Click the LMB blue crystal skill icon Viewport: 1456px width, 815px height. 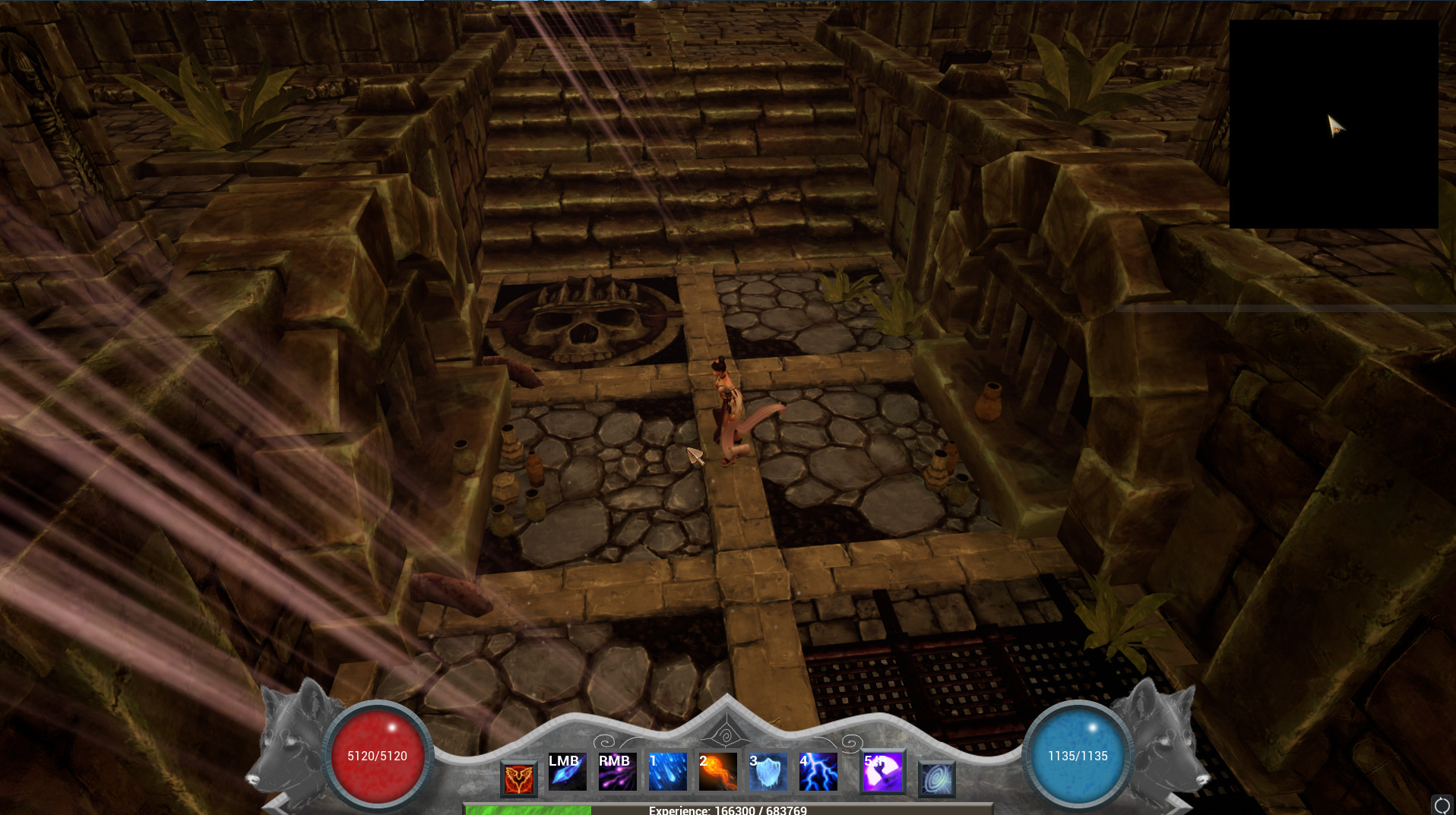(x=568, y=772)
